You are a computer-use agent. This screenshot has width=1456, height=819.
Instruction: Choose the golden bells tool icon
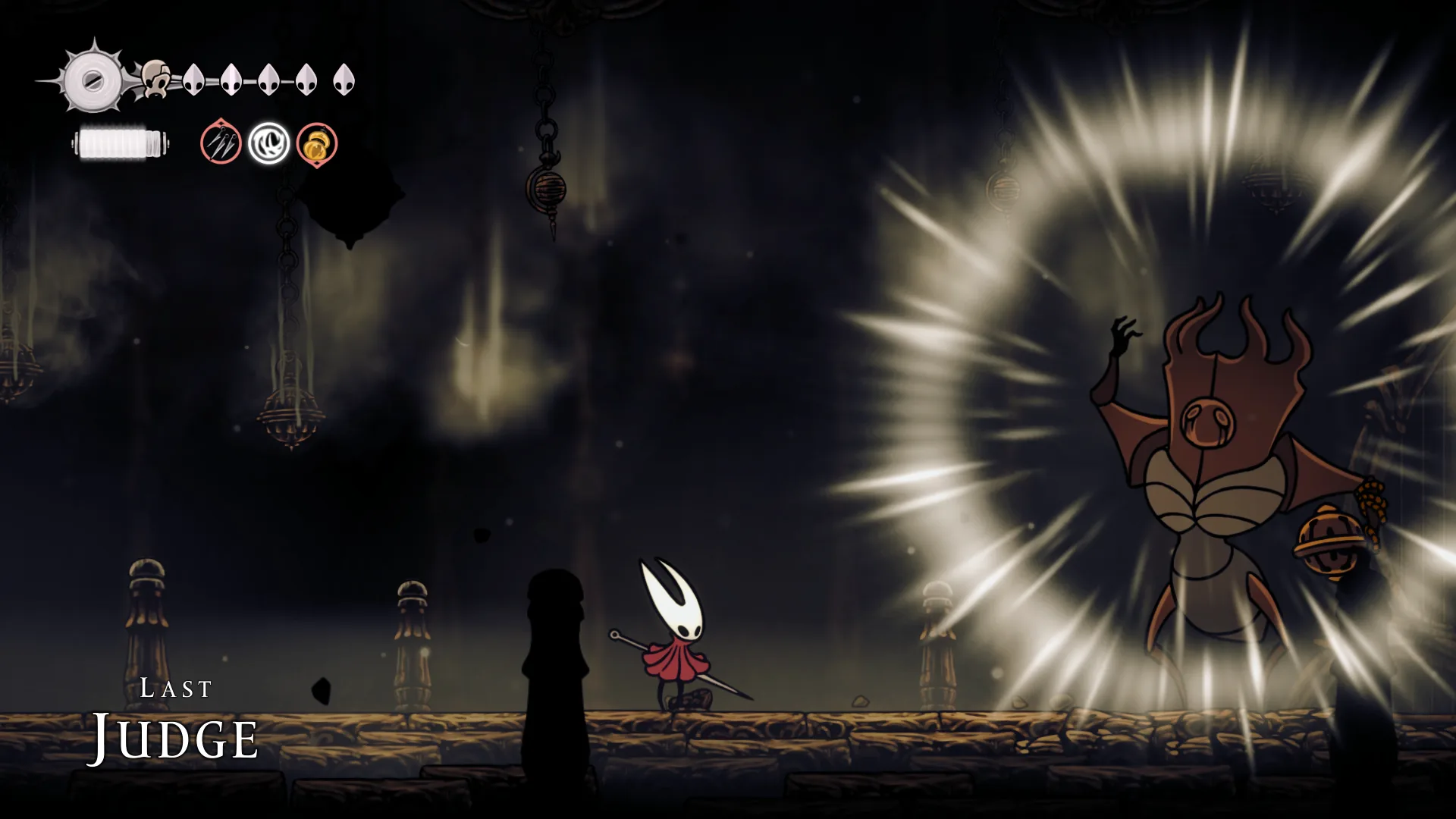point(316,144)
